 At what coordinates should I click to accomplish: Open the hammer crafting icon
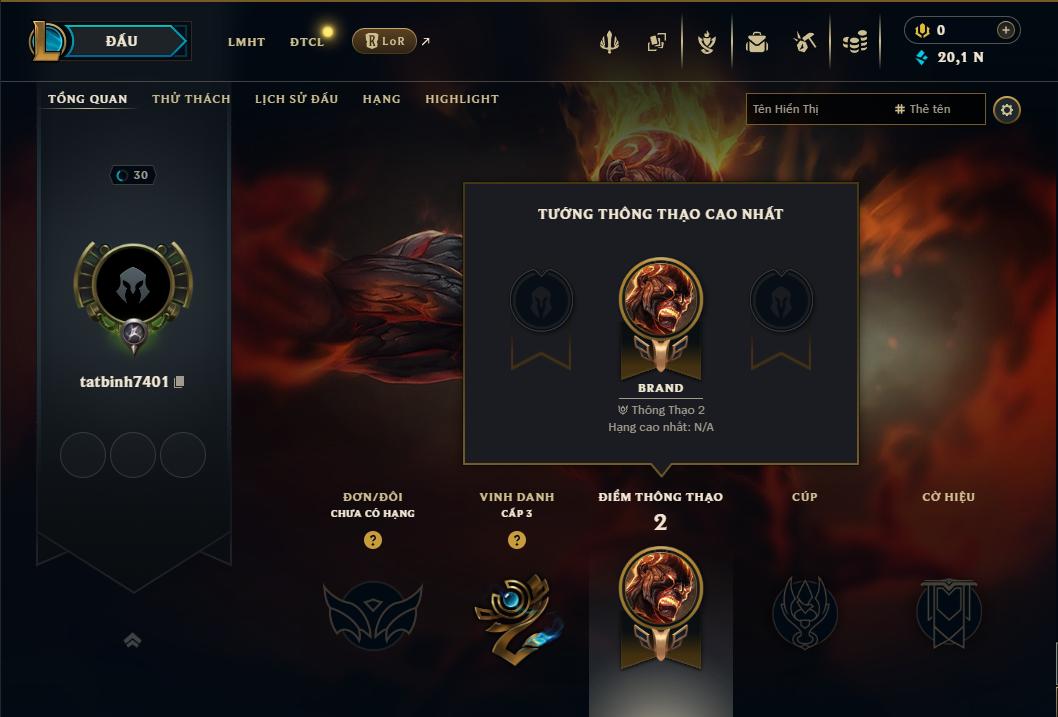[805, 42]
